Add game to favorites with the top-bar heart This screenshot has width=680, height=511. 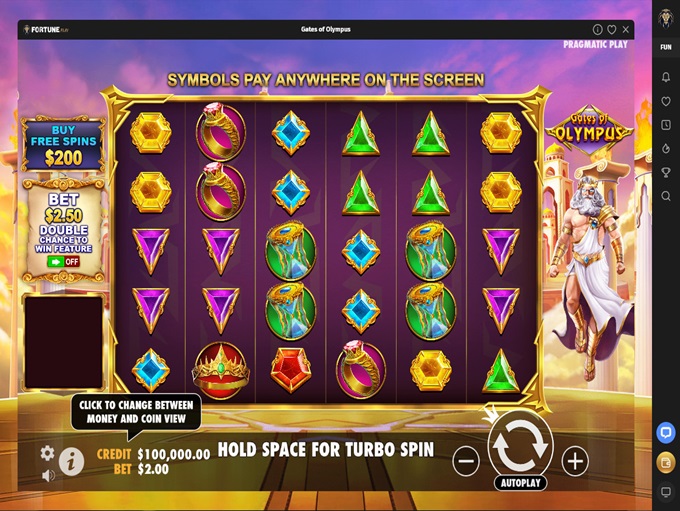click(612, 30)
